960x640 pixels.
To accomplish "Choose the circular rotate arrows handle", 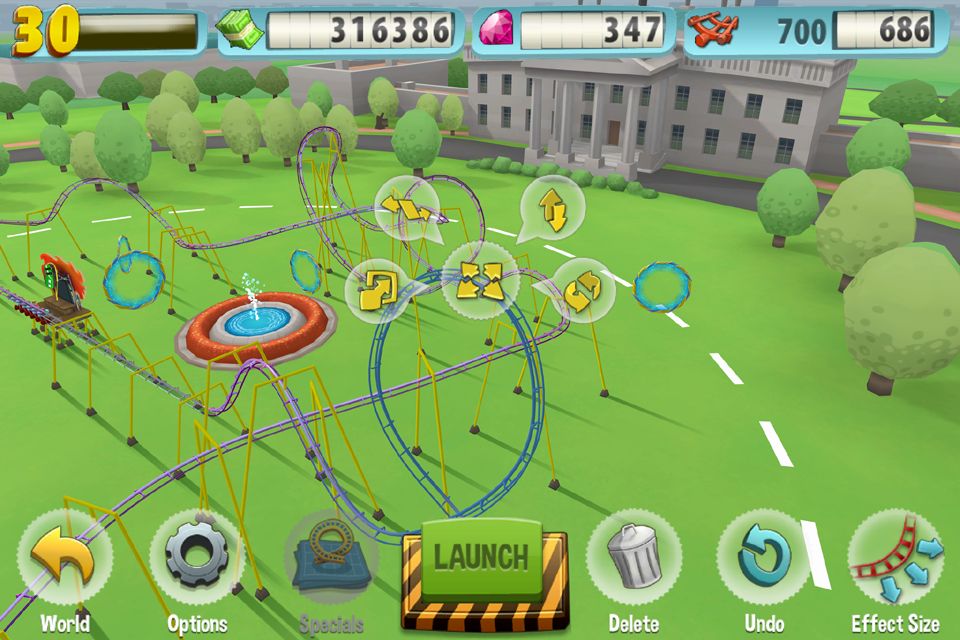I will 584,290.
